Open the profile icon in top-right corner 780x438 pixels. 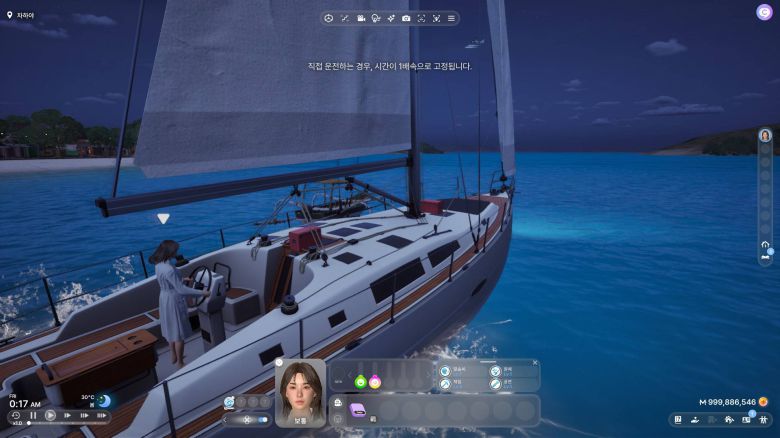[x=764, y=12]
